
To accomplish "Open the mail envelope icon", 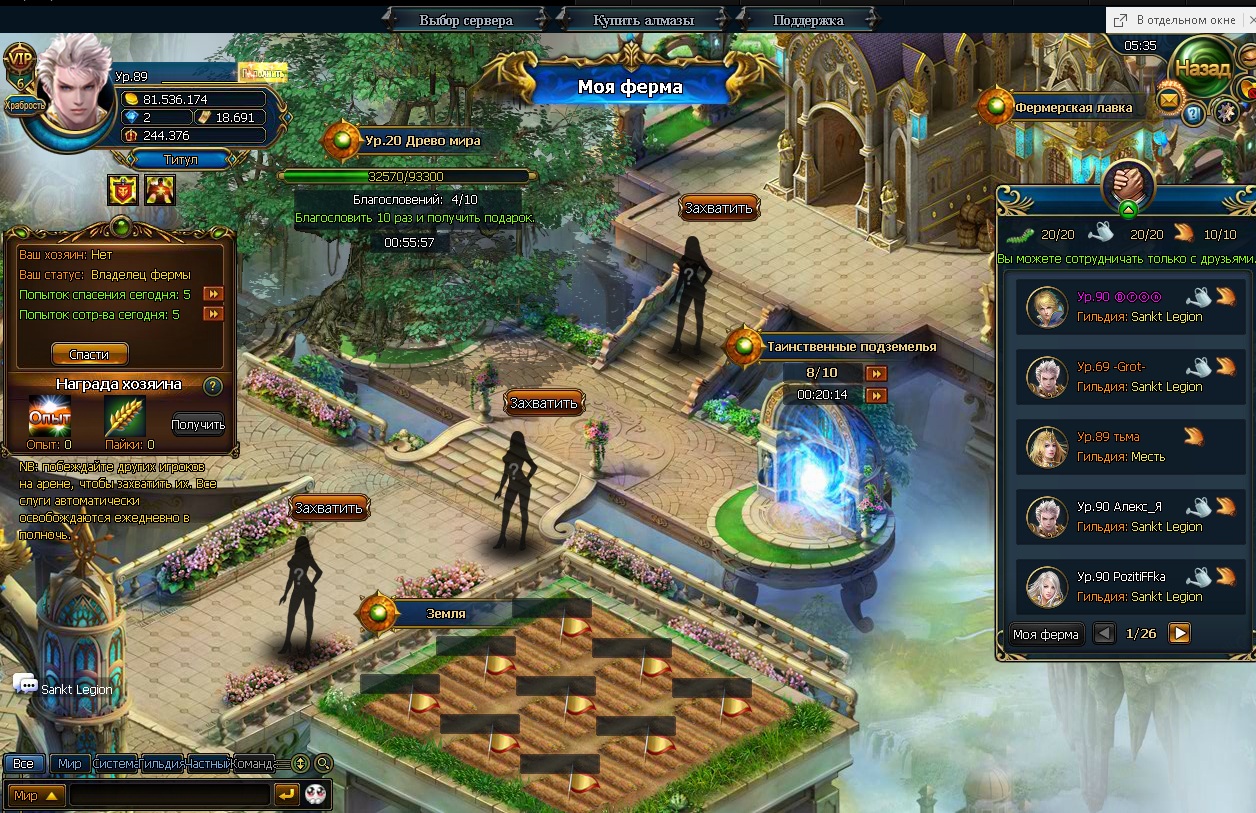I will (1169, 100).
